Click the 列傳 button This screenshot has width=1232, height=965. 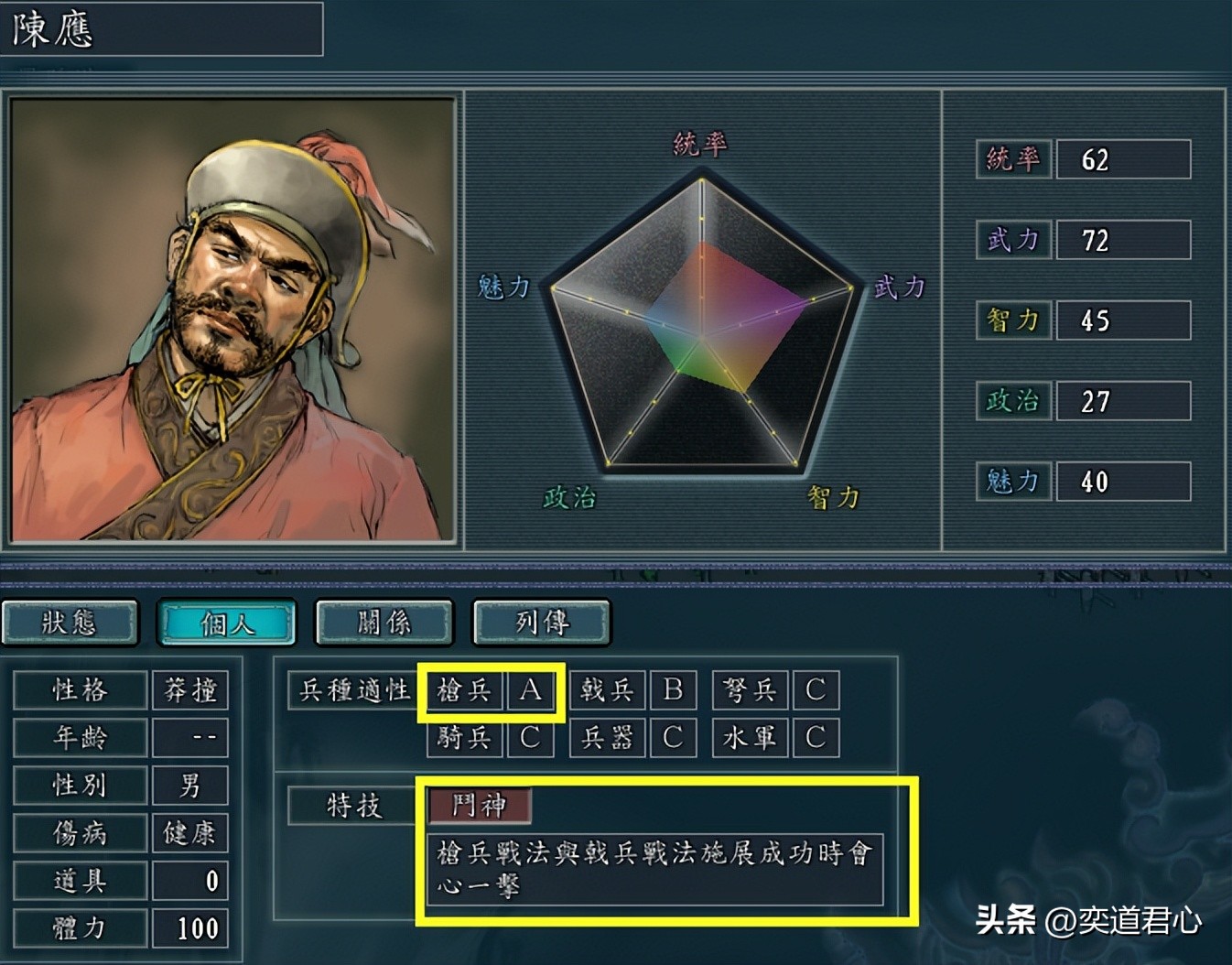click(540, 622)
